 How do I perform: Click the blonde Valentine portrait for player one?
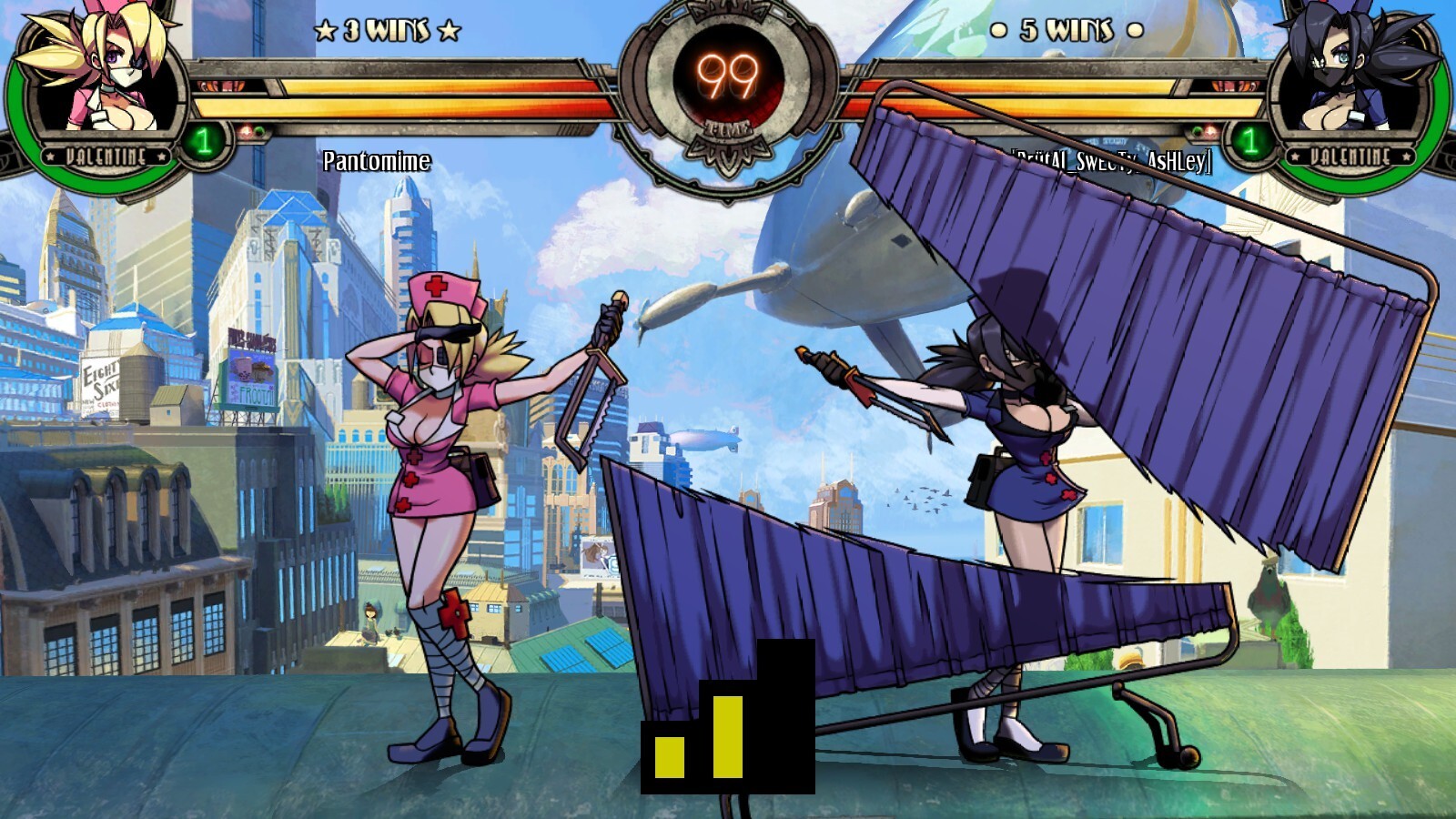(x=100, y=77)
